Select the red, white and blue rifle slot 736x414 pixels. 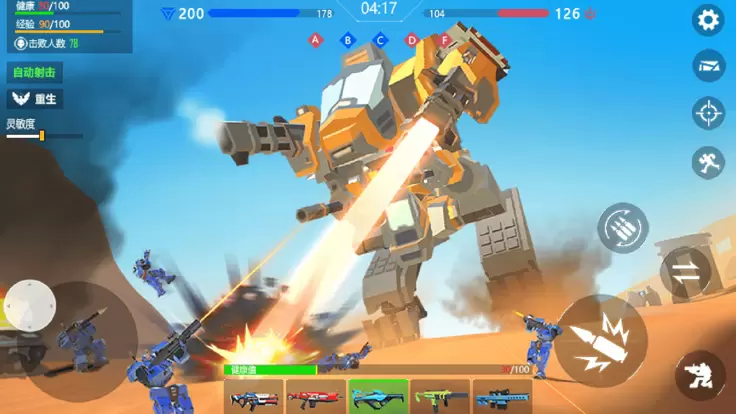click(254, 397)
